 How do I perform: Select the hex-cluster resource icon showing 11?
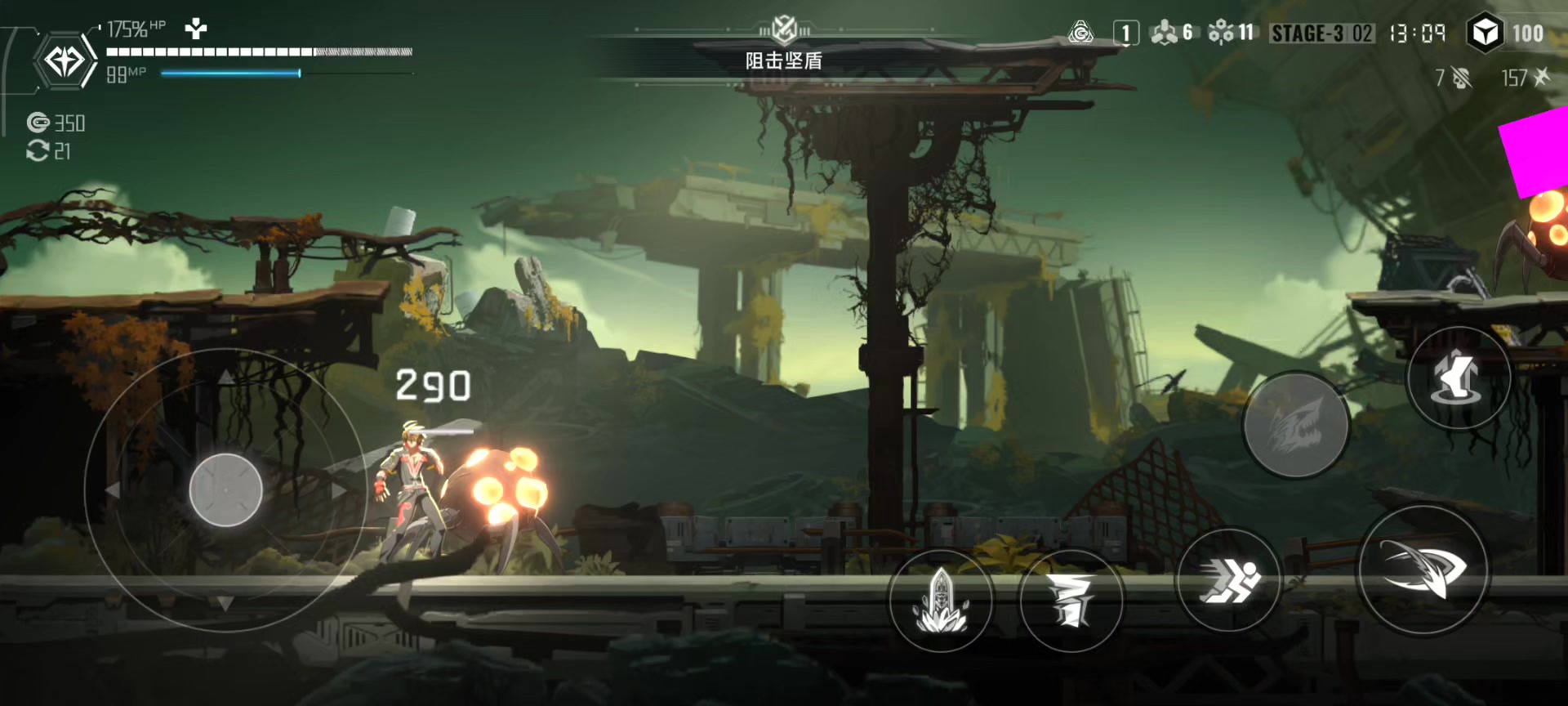point(1221,33)
